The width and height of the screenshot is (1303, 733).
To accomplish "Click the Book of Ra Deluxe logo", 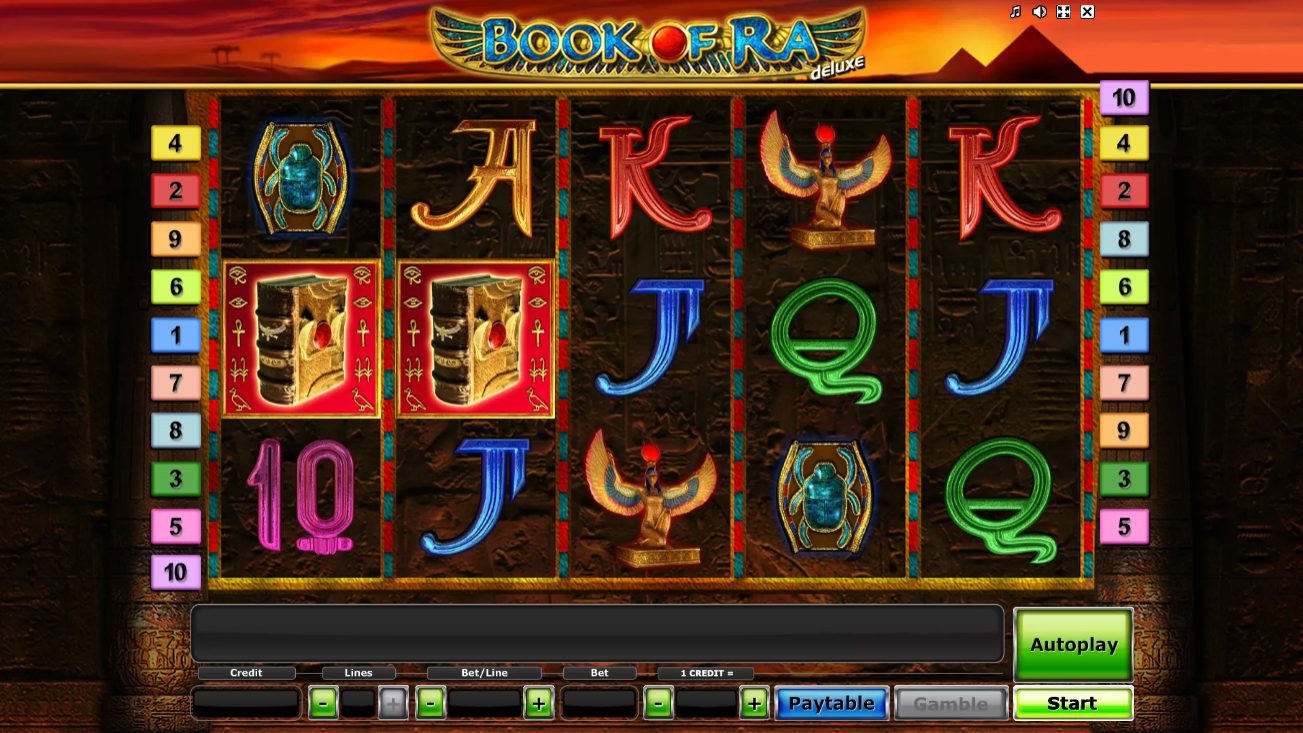I will click(x=651, y=40).
